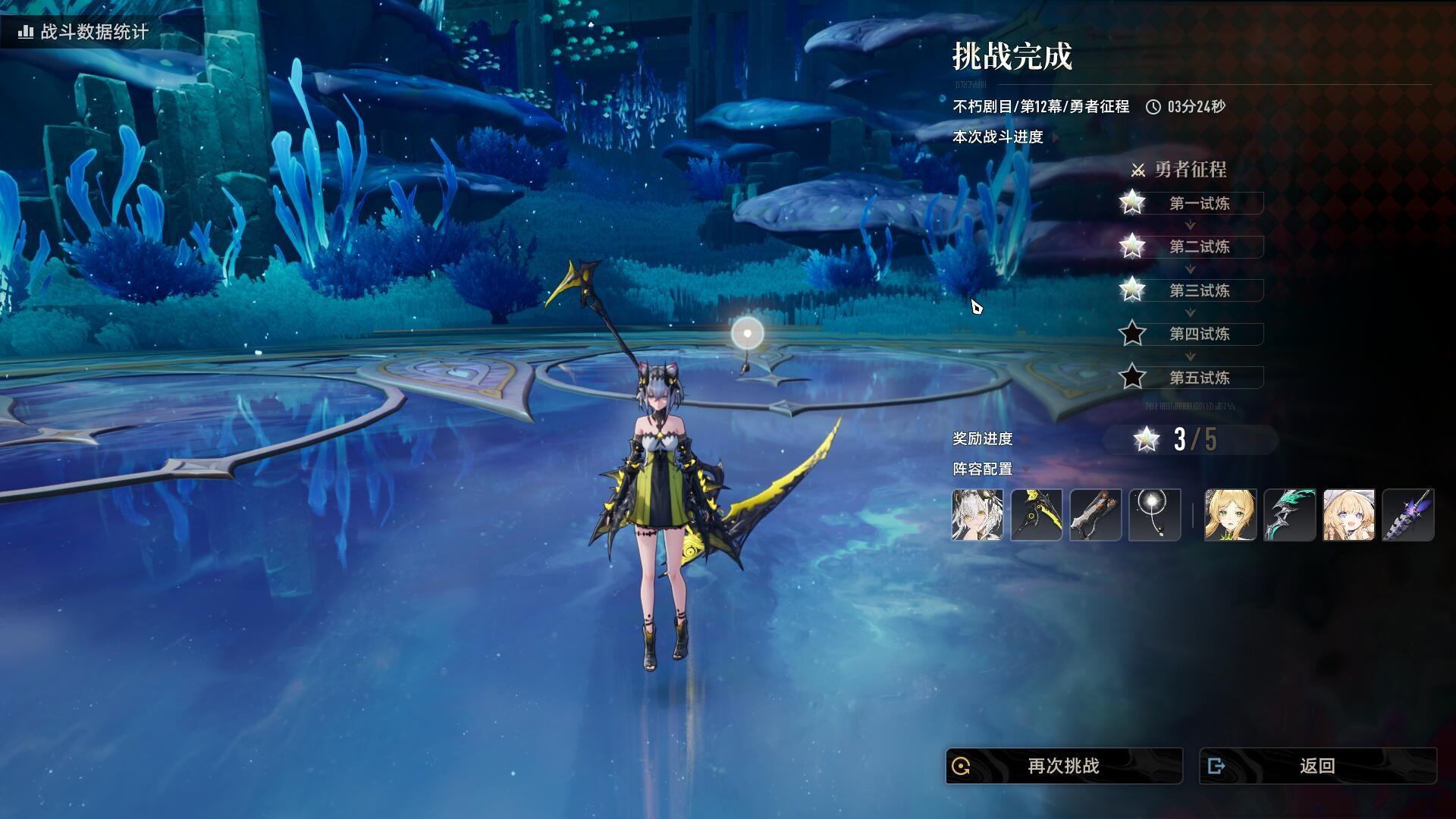
Task: Inspect the gun weapon icon in lineup
Action: pos(1096,515)
